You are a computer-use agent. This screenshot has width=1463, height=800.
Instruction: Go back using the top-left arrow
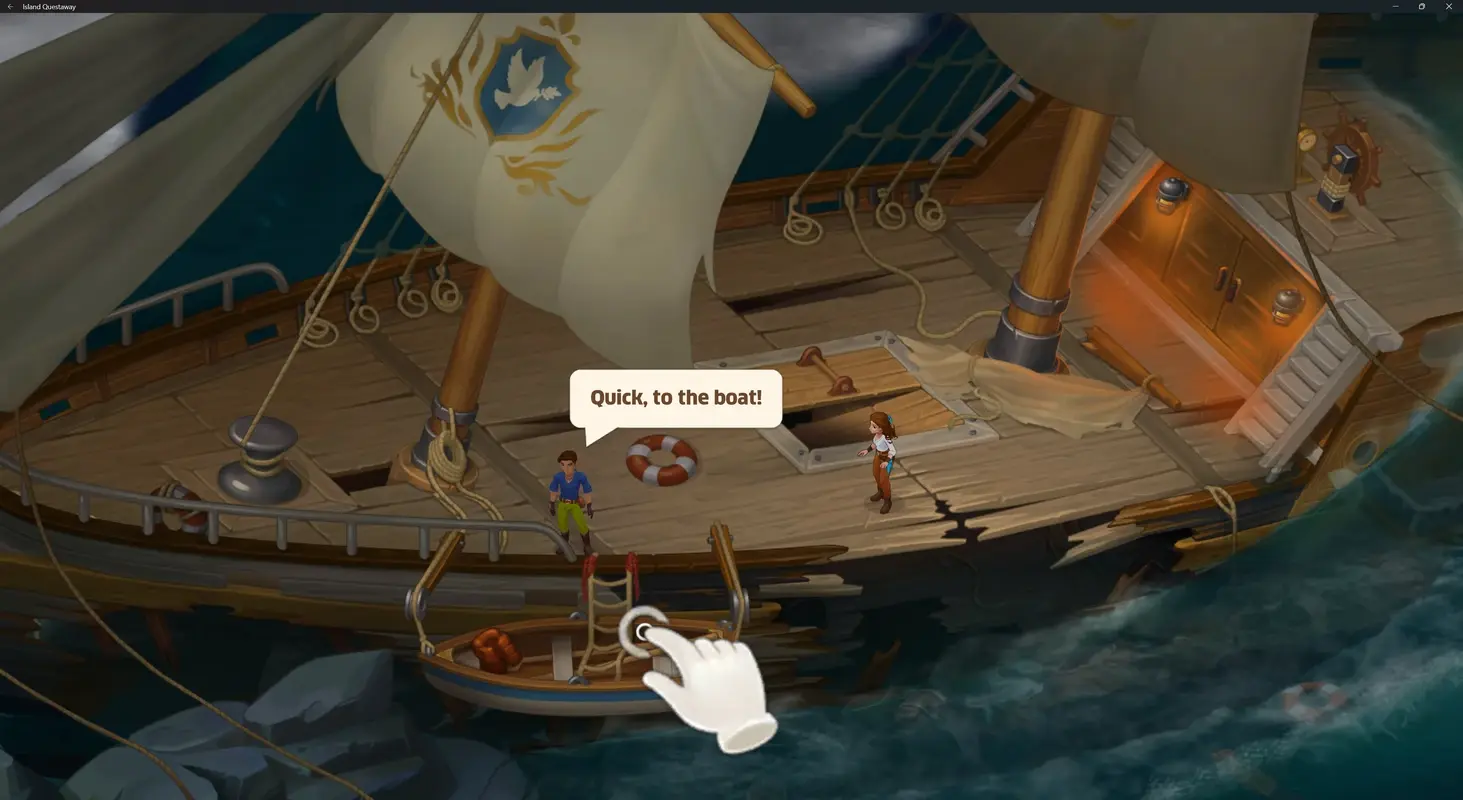pyautogui.click(x=10, y=6)
